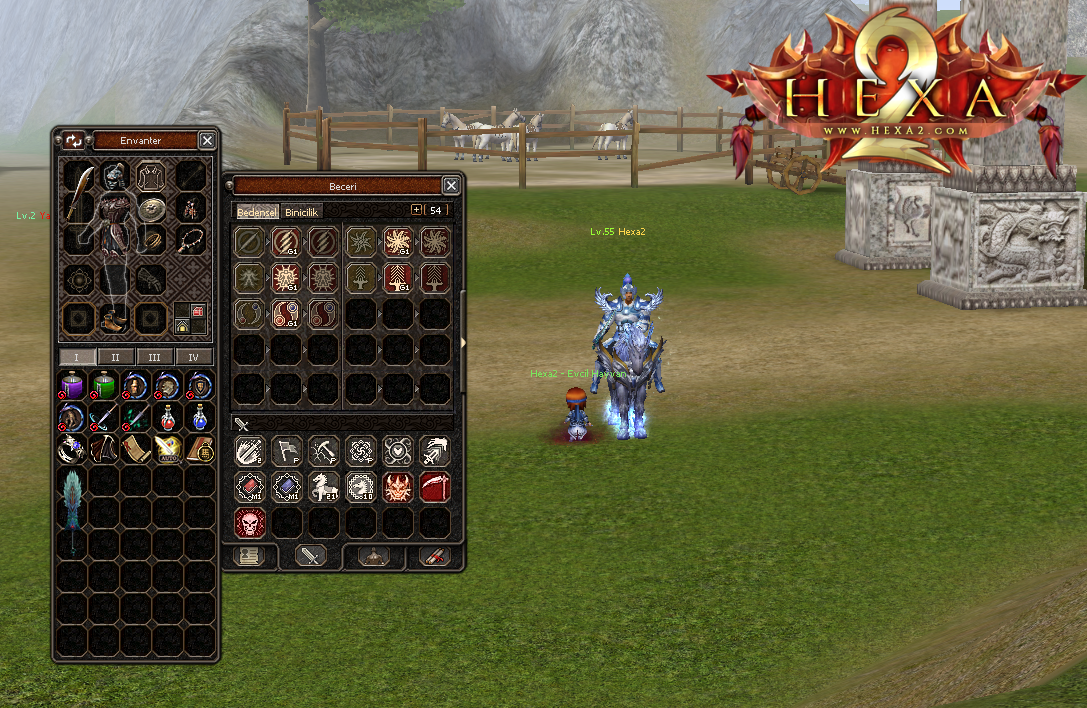Close the Beceri skill window
1087x708 pixels.
coord(452,186)
